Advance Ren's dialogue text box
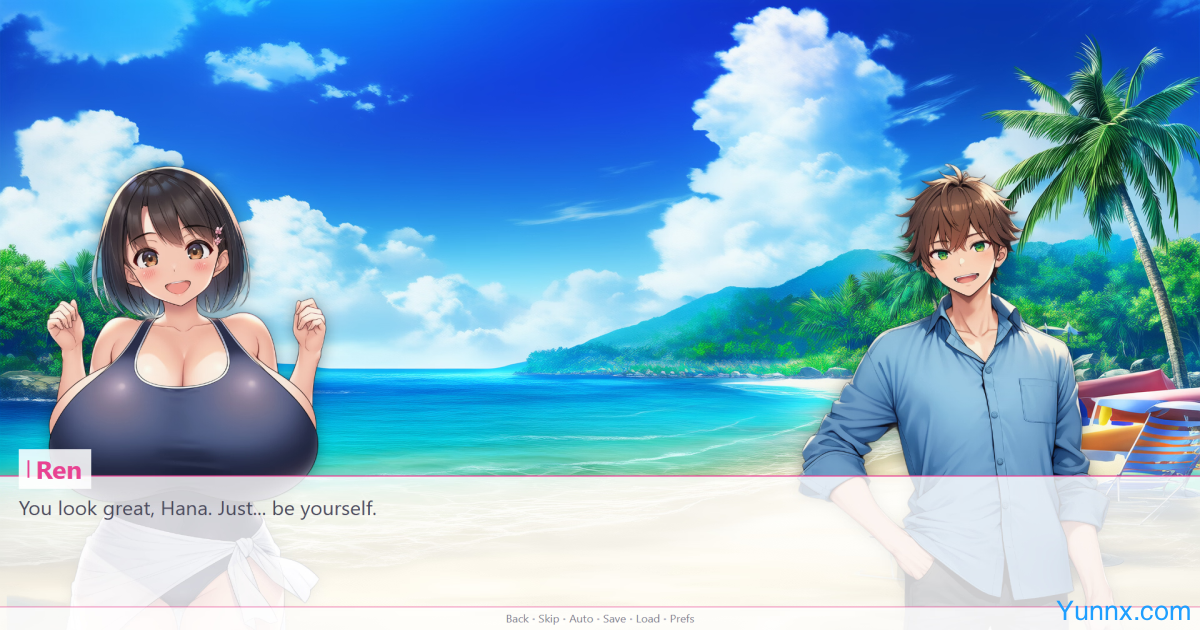Screen dimensions: 1200x630 pos(600,545)
